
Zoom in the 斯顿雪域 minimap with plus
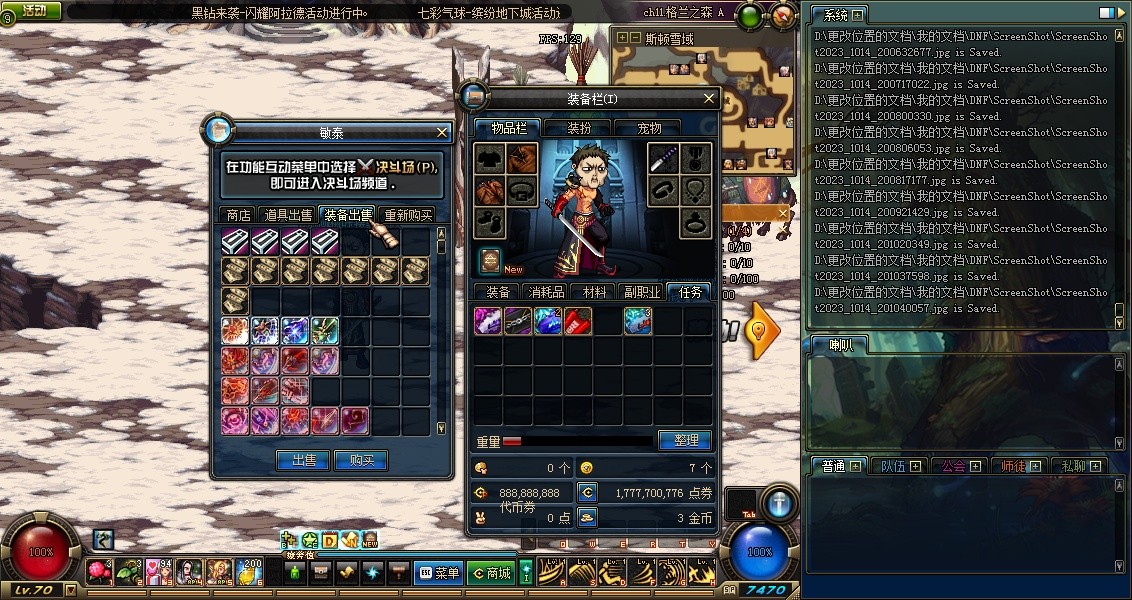623,38
